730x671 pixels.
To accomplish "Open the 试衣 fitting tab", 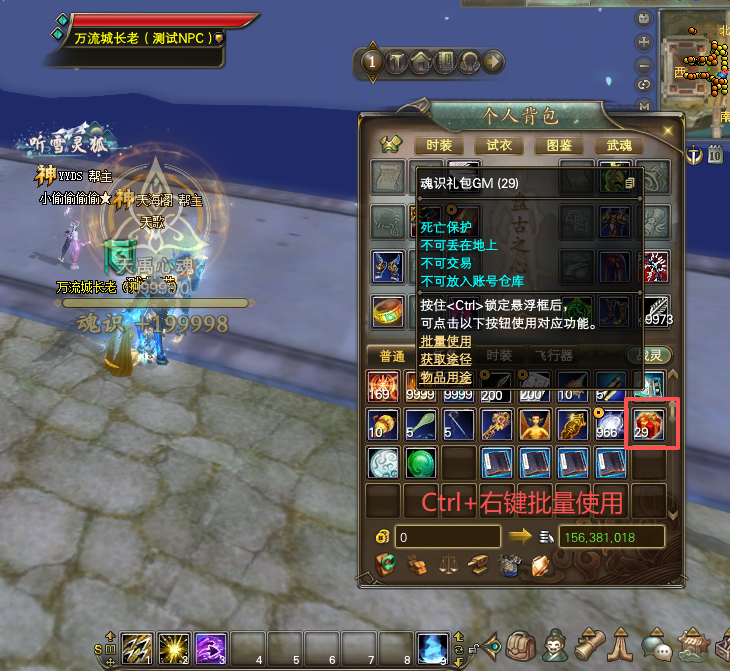I will 498,145.
